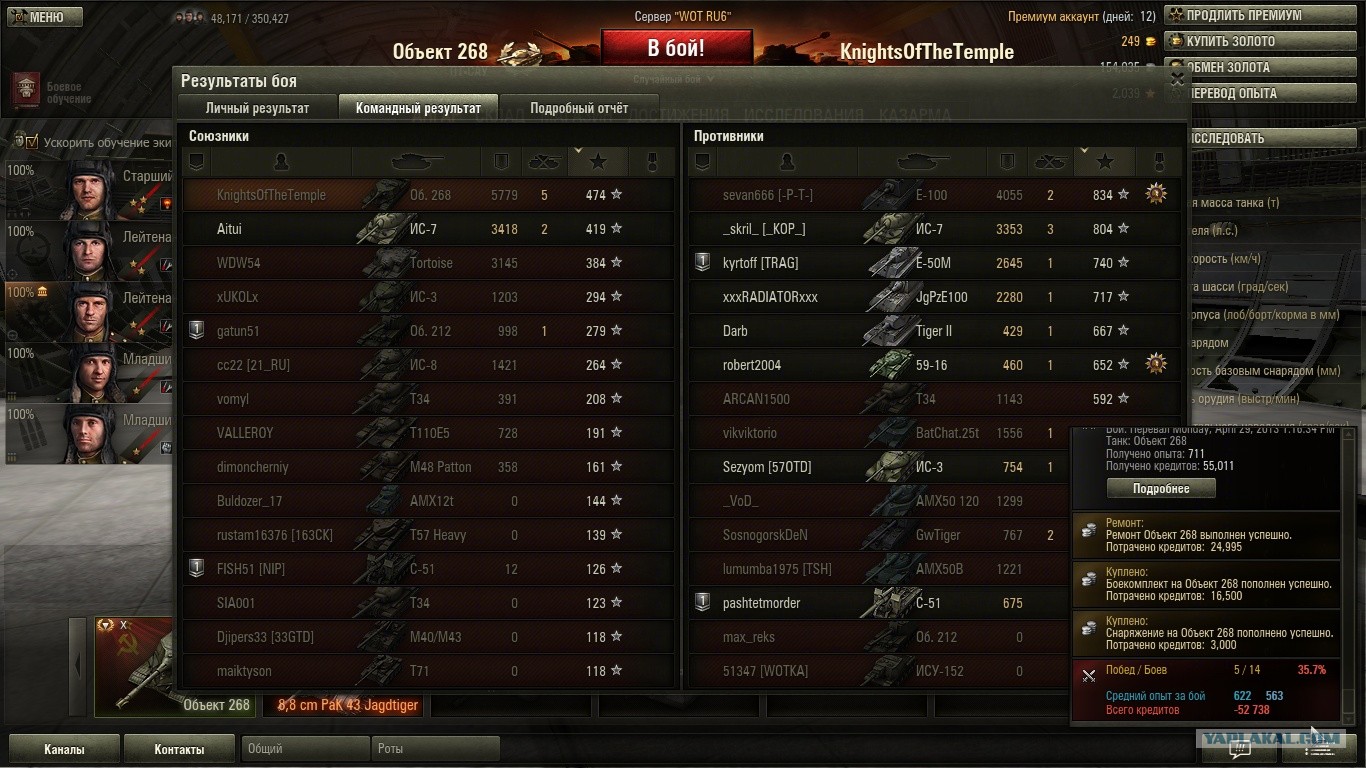The image size is (1366, 768).
Task: Open the МЕНЮ button
Action: click(45, 17)
